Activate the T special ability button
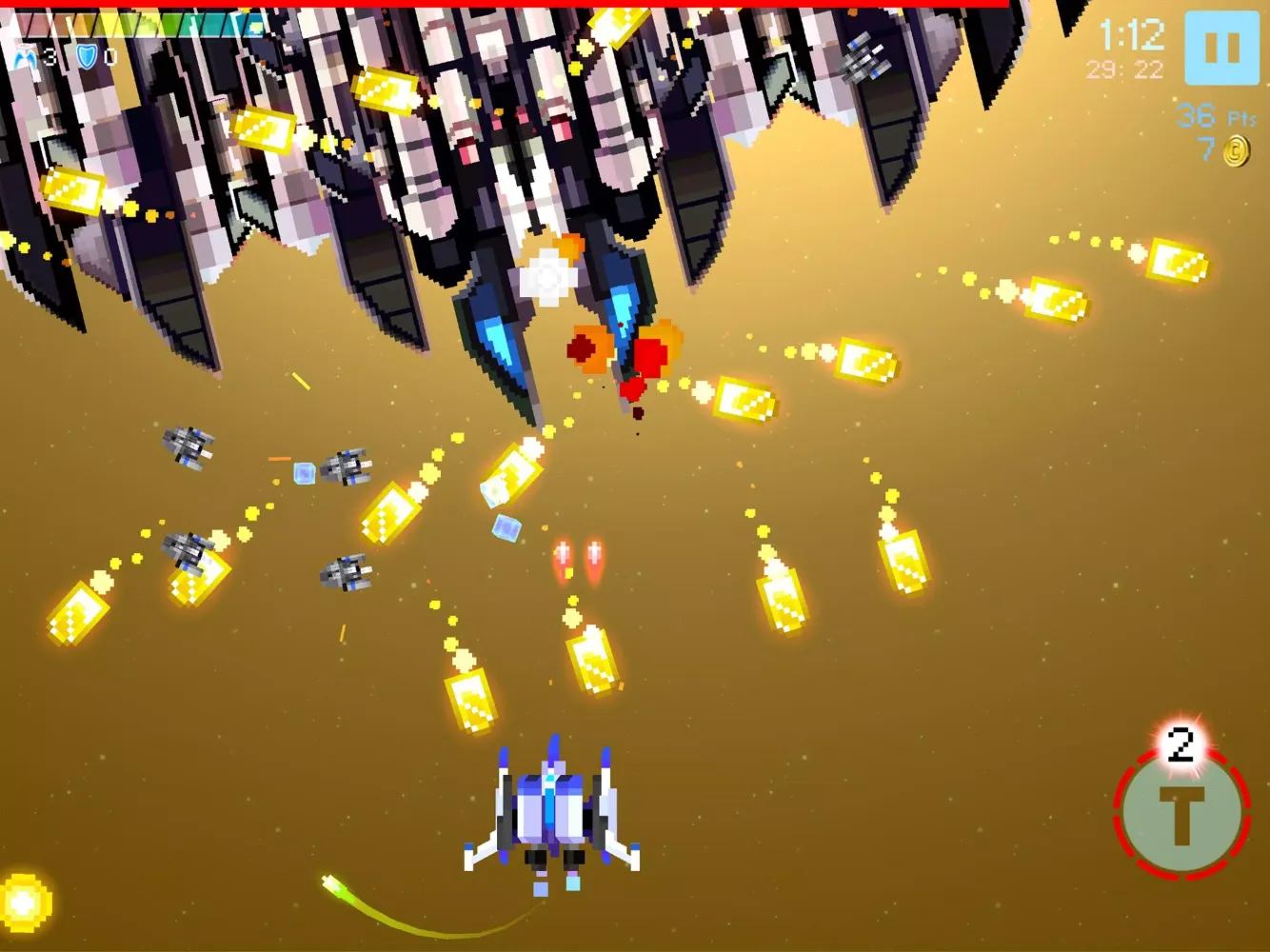This screenshot has width=1270, height=952. coord(1181,812)
